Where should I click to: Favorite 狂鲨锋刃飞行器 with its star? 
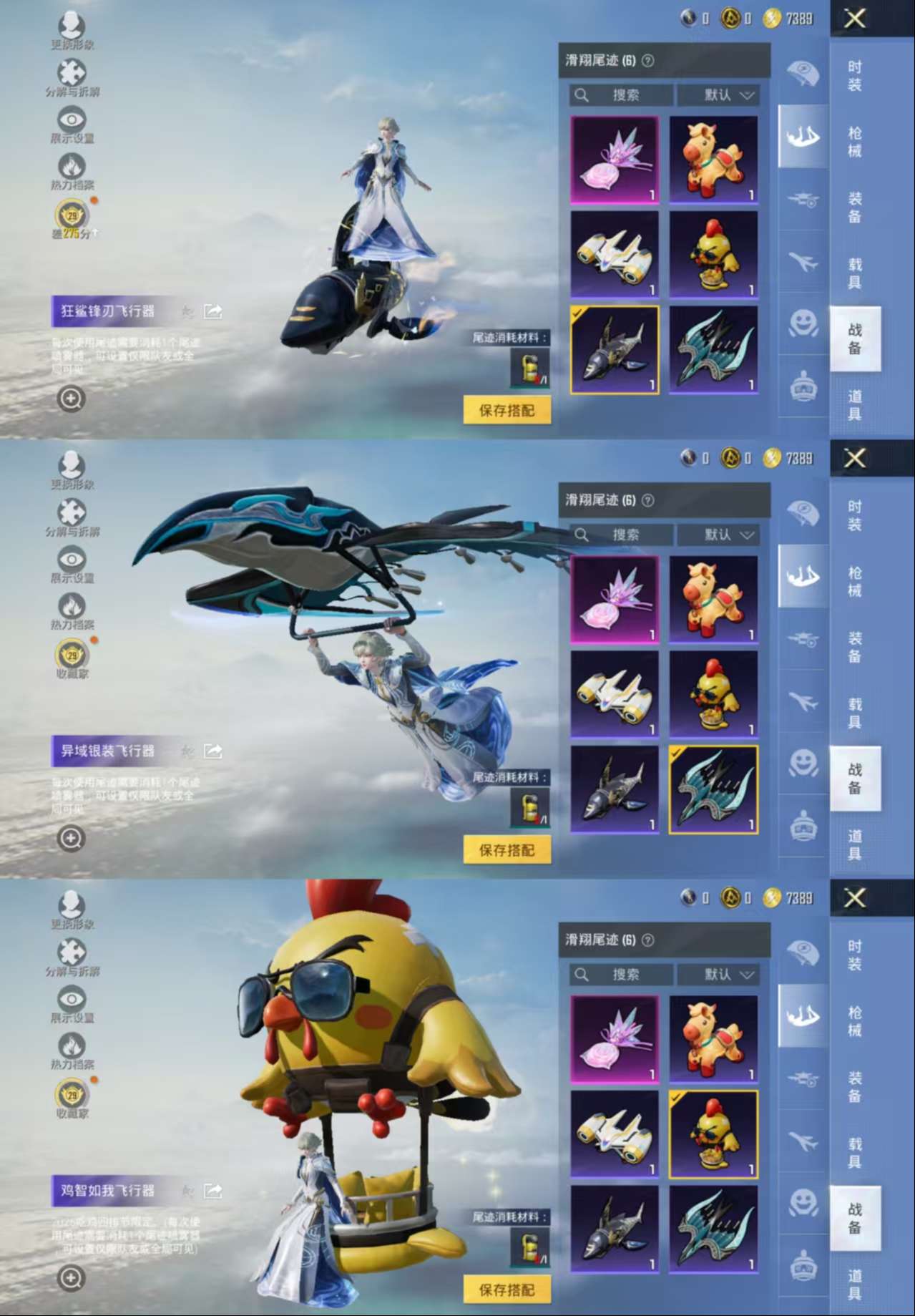(x=187, y=311)
